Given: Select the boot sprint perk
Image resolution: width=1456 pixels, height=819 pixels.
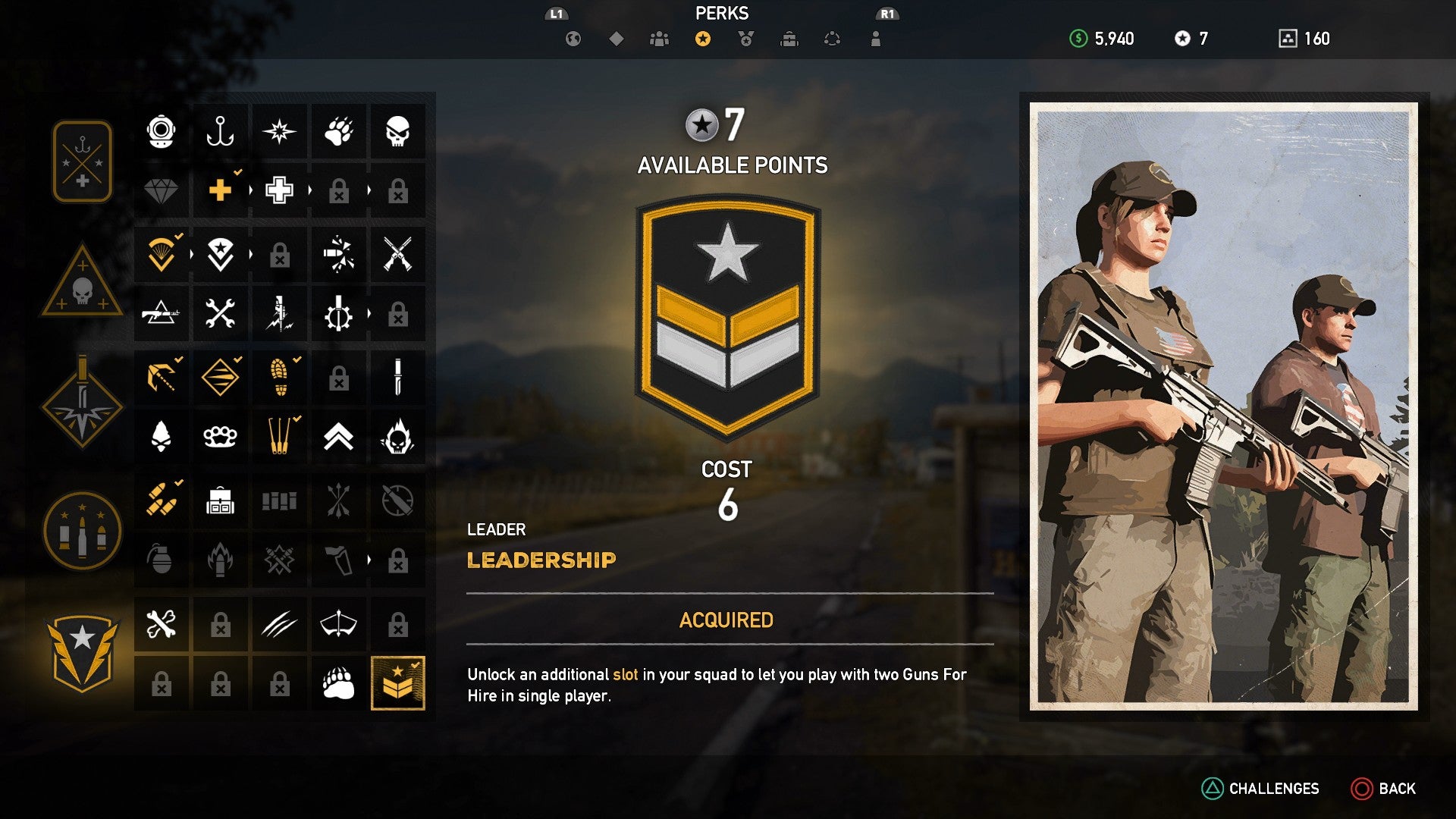Looking at the screenshot, I should click(x=279, y=377).
